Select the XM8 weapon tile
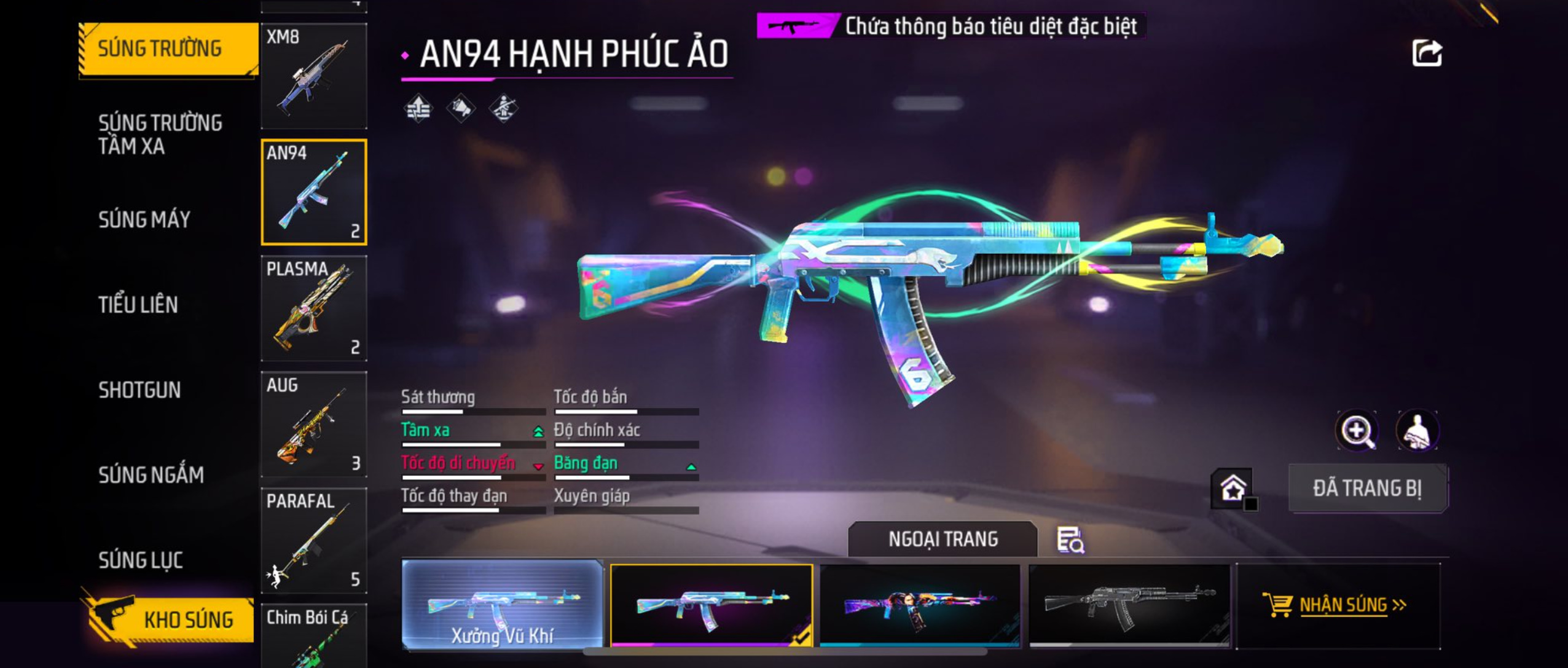 pyautogui.click(x=314, y=76)
